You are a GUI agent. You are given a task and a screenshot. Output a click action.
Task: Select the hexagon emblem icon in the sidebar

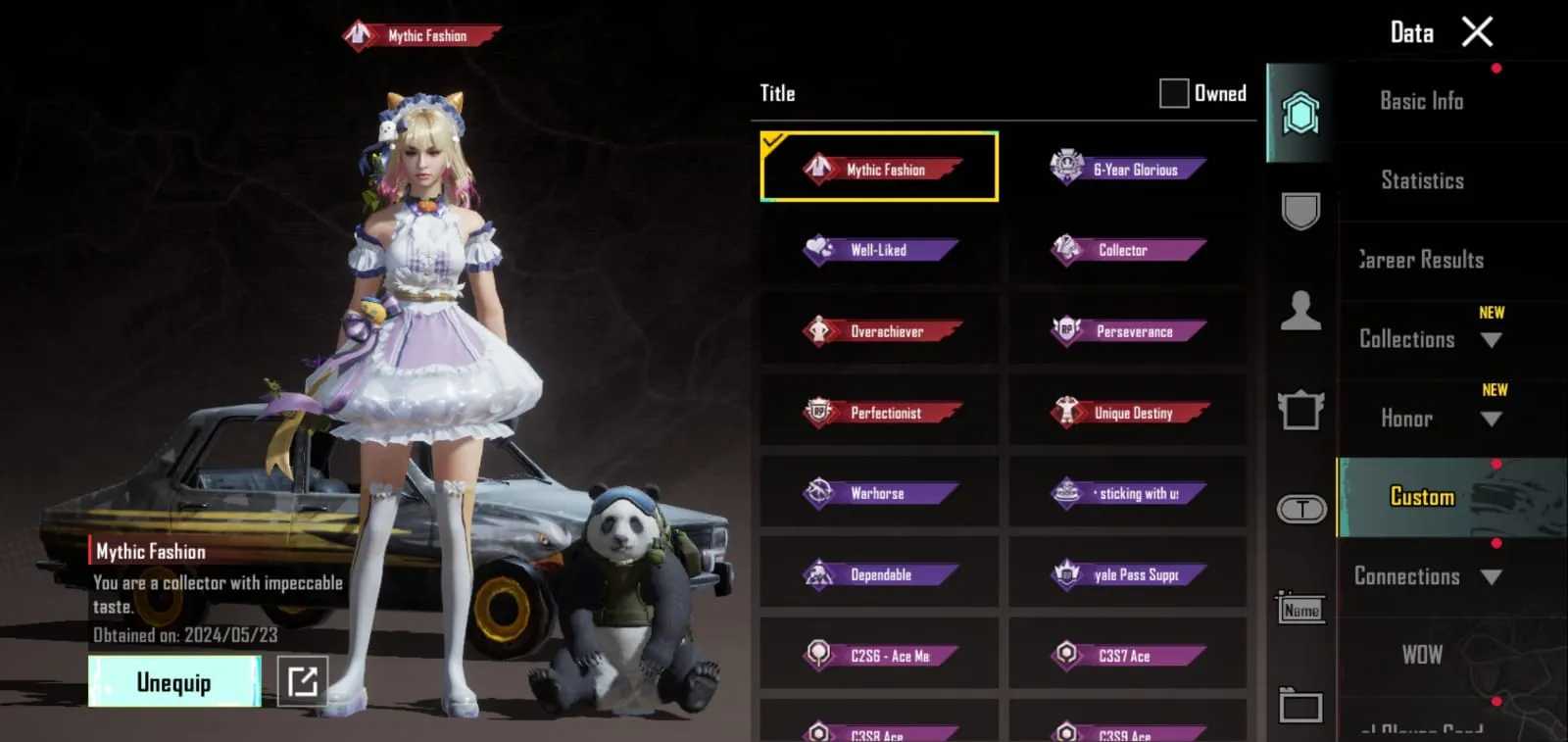pos(1300,111)
